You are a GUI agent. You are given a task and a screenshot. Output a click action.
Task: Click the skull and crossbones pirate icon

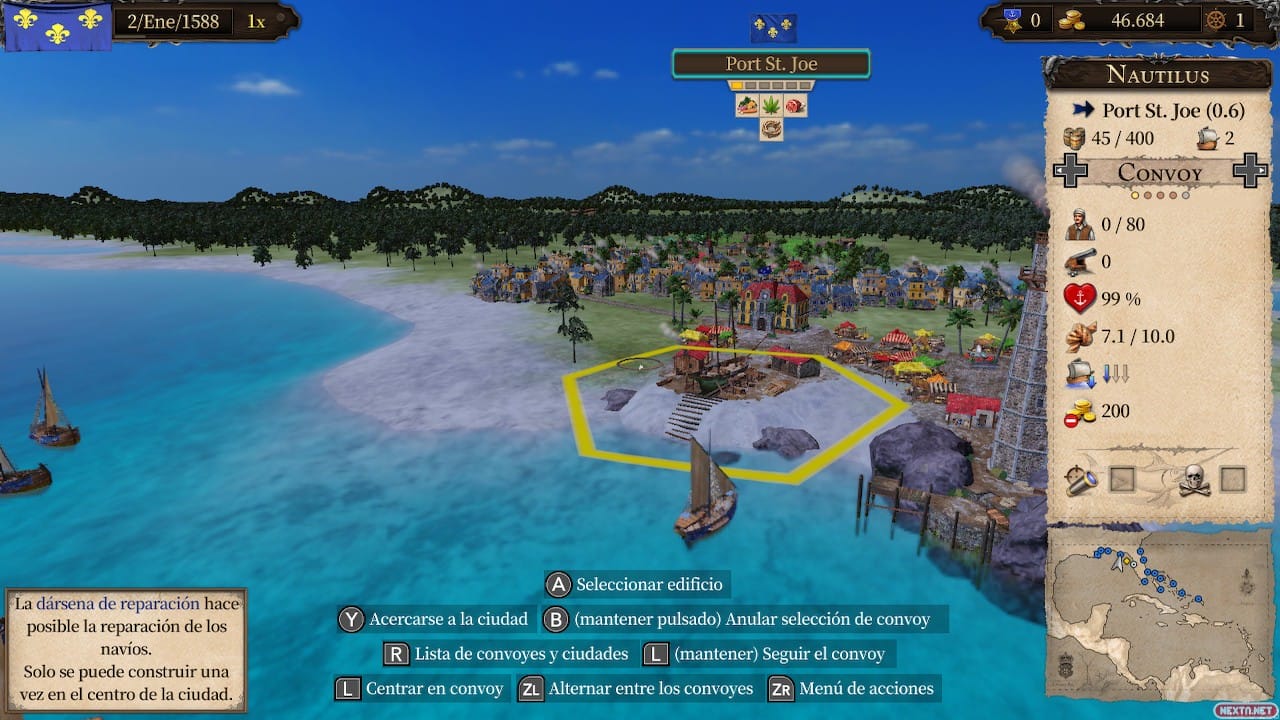pyautogui.click(x=1195, y=480)
